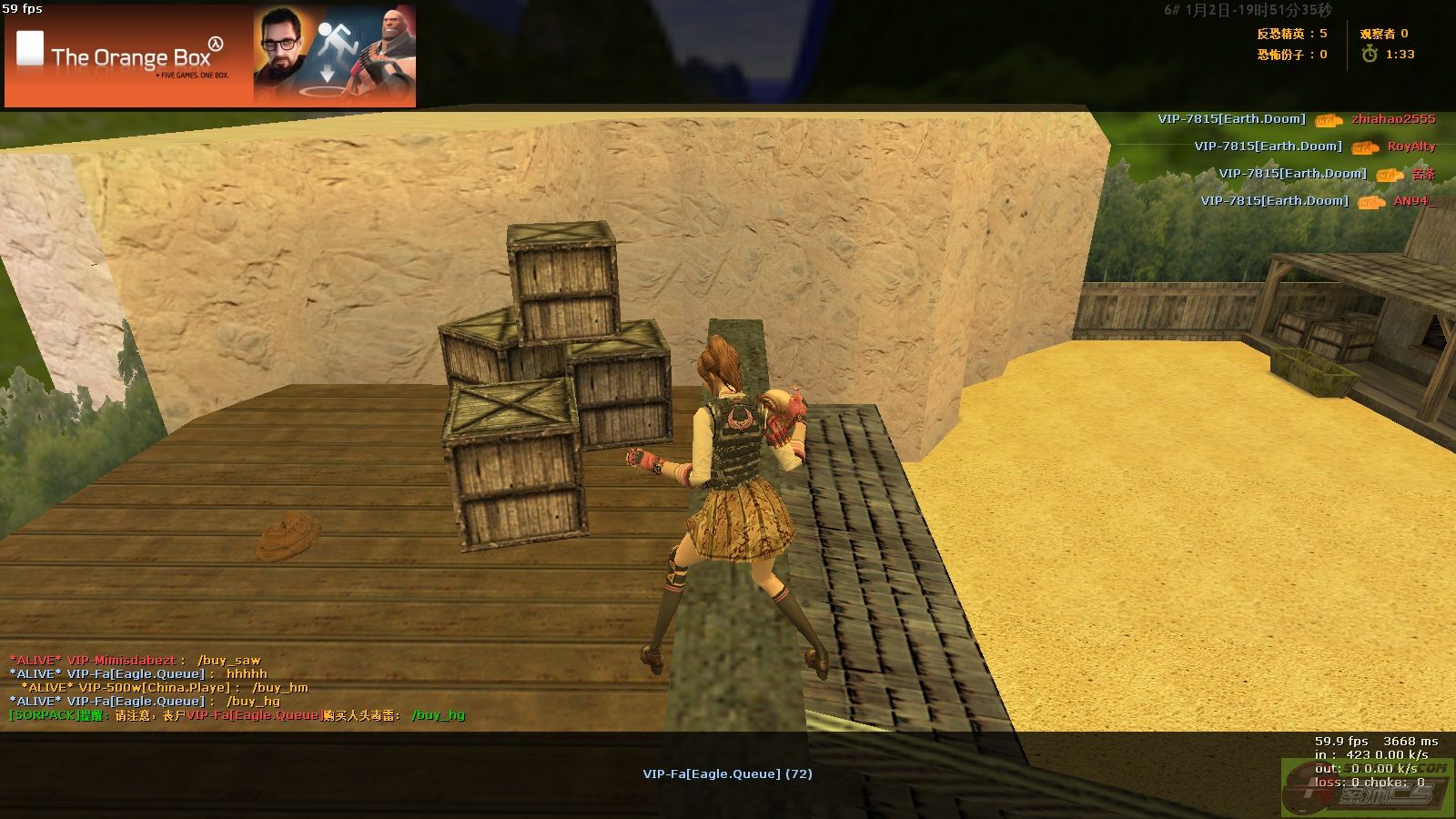Open The Orange Box advertisement banner
Viewport: 1456px width, 819px height.
point(210,56)
